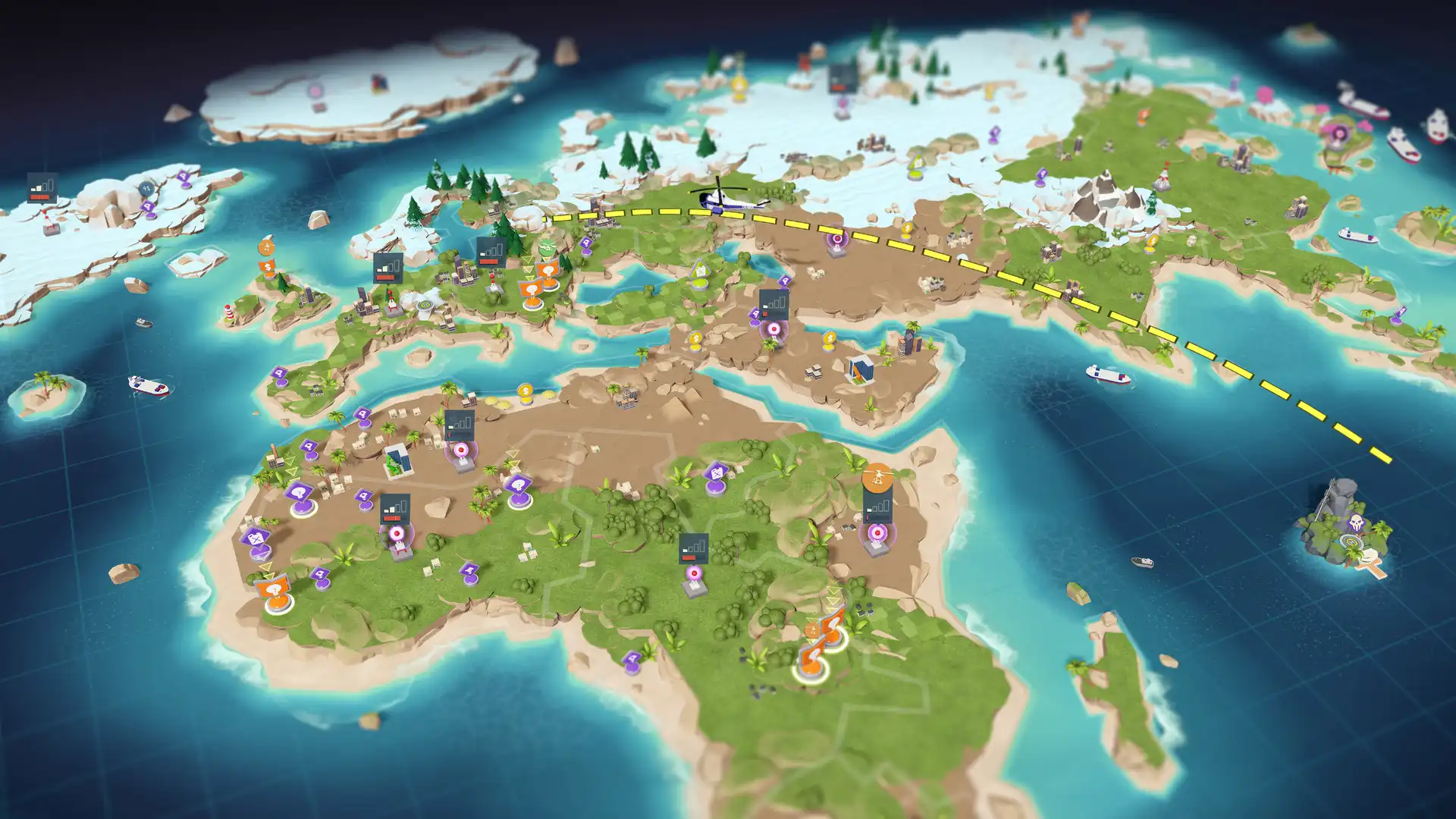This screenshot has height=819, width=1456.
Task: Select the dollar-sign money marker near the icy northwest
Action: (268, 267)
